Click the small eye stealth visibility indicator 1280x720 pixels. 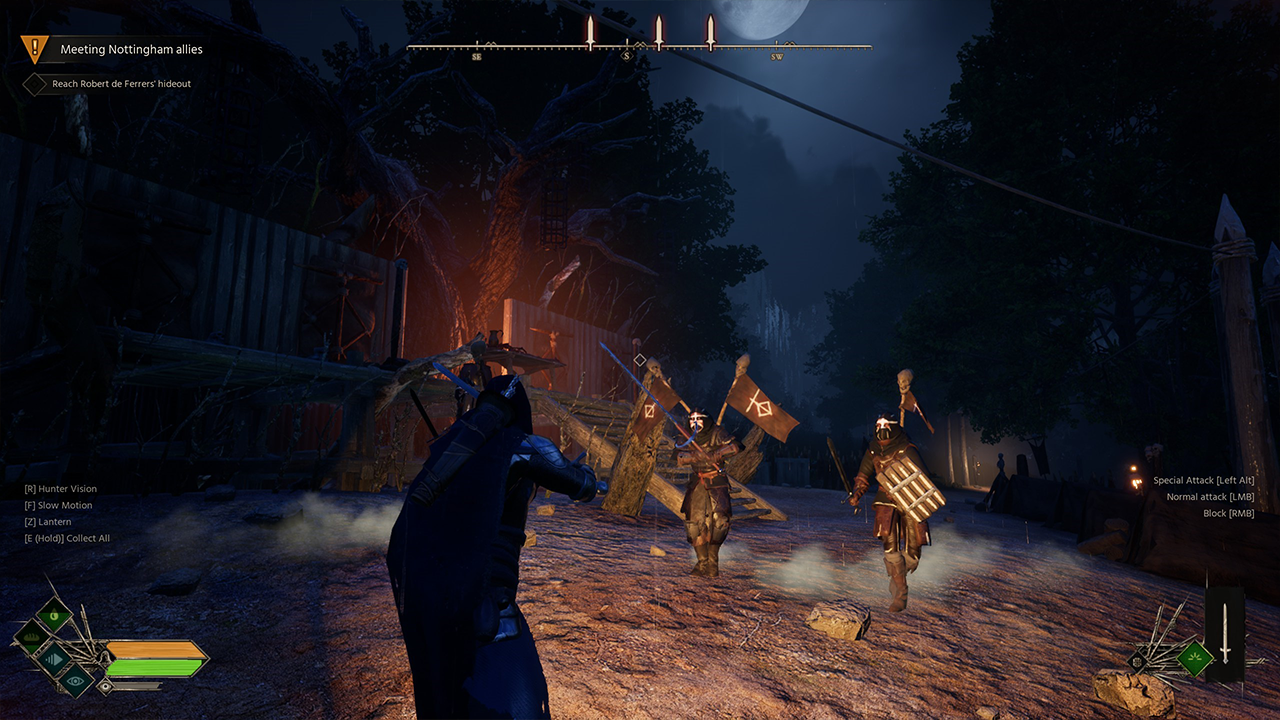(x=104, y=687)
